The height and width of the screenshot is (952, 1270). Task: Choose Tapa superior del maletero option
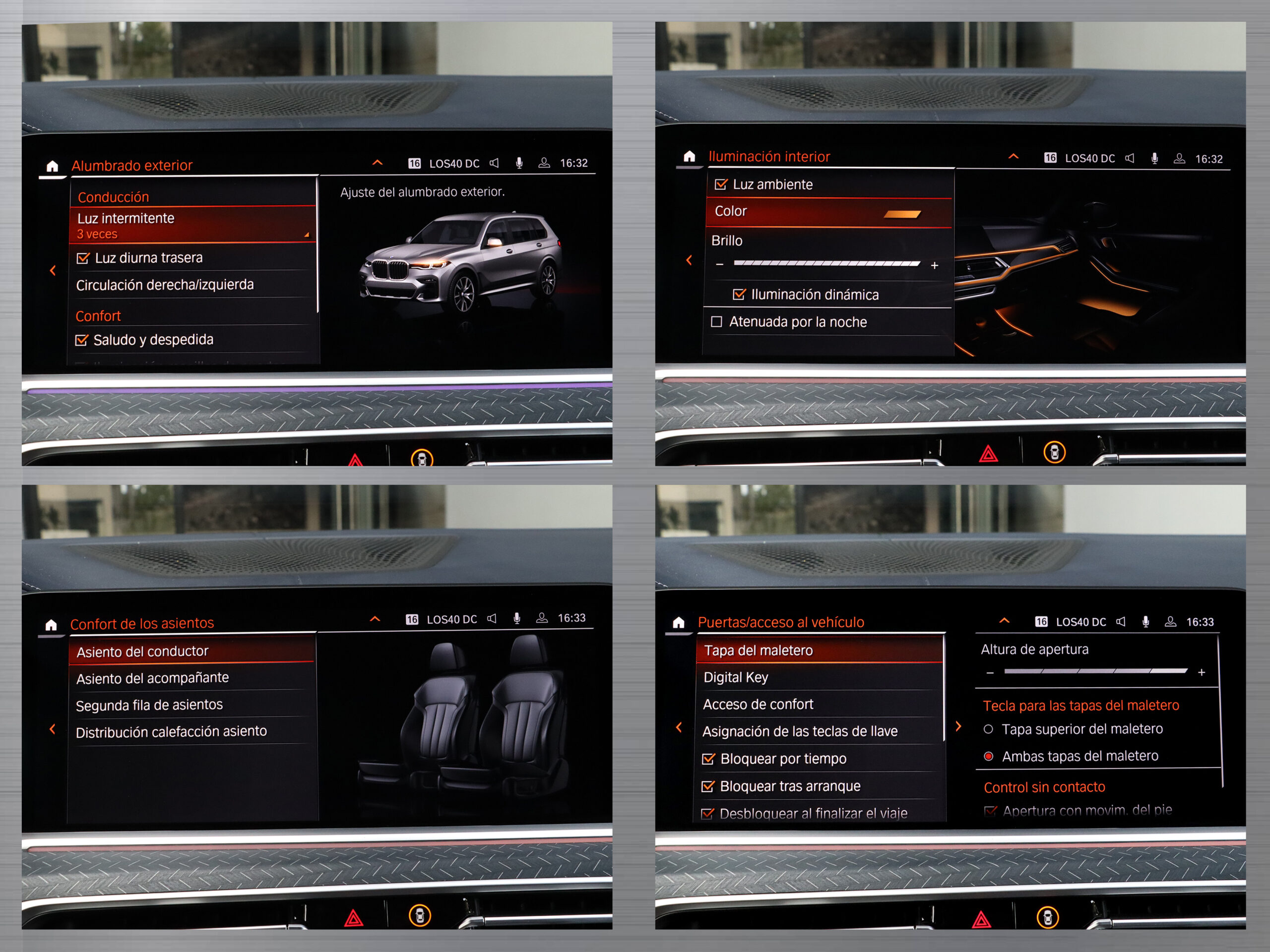pos(989,729)
